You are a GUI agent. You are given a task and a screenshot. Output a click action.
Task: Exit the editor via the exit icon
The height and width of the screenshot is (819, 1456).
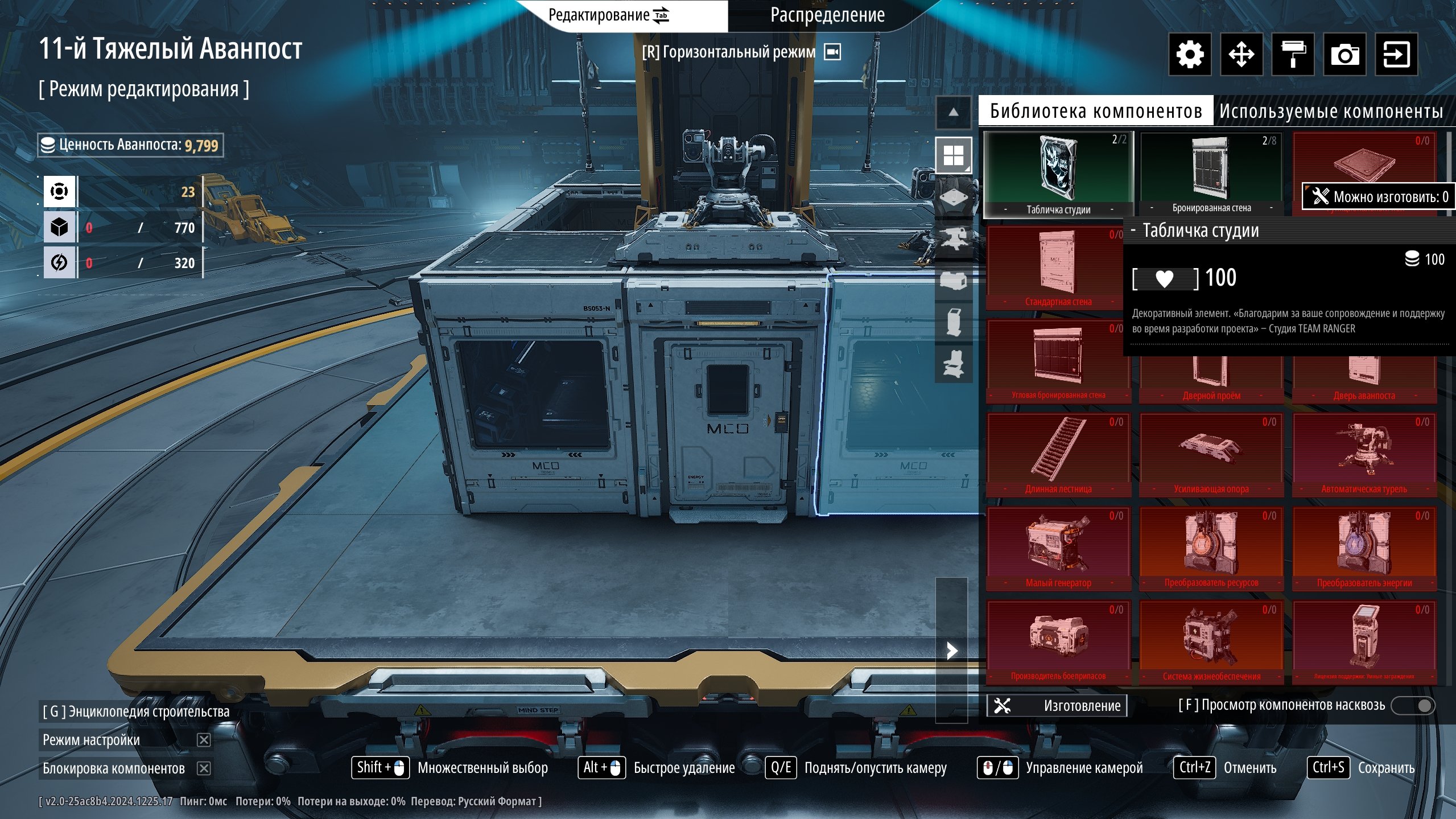1396,55
